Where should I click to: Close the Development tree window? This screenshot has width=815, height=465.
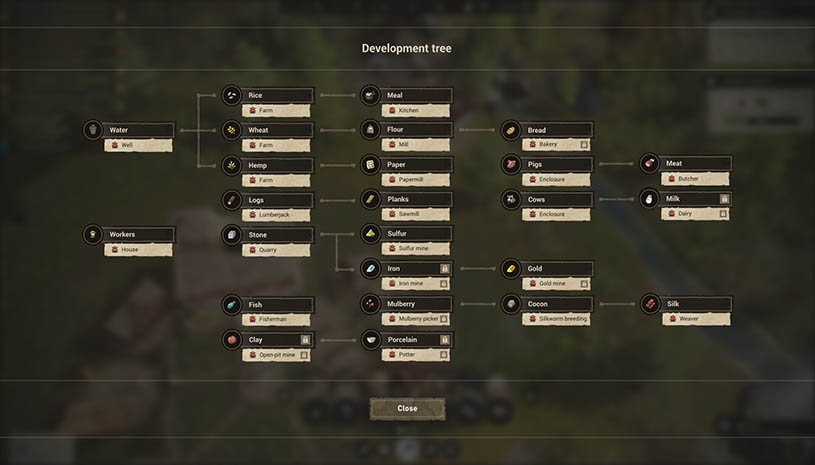point(407,408)
